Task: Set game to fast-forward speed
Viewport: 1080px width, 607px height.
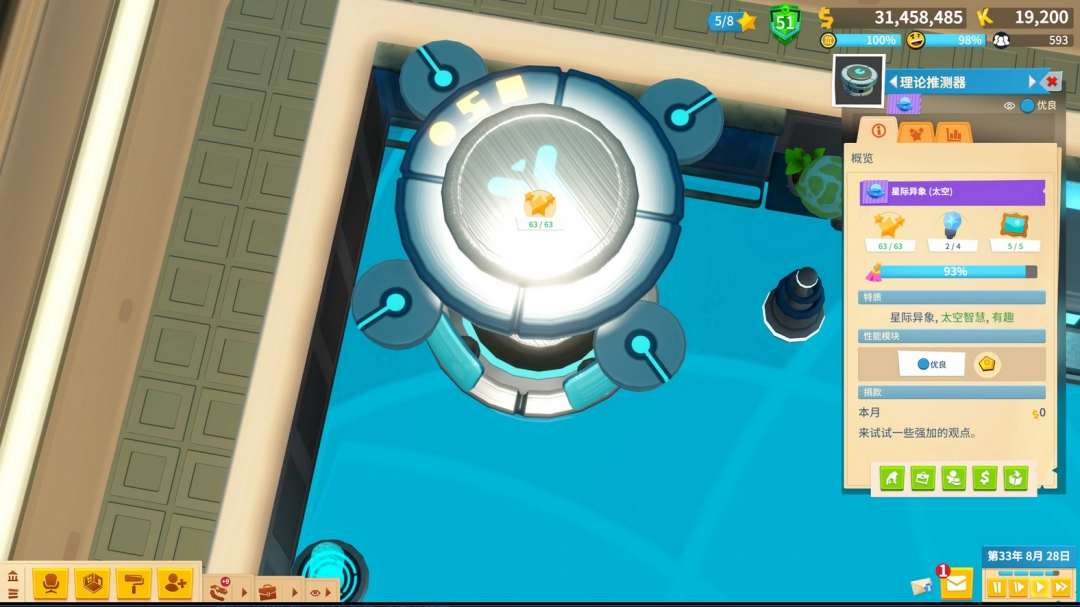Action: point(1061,587)
